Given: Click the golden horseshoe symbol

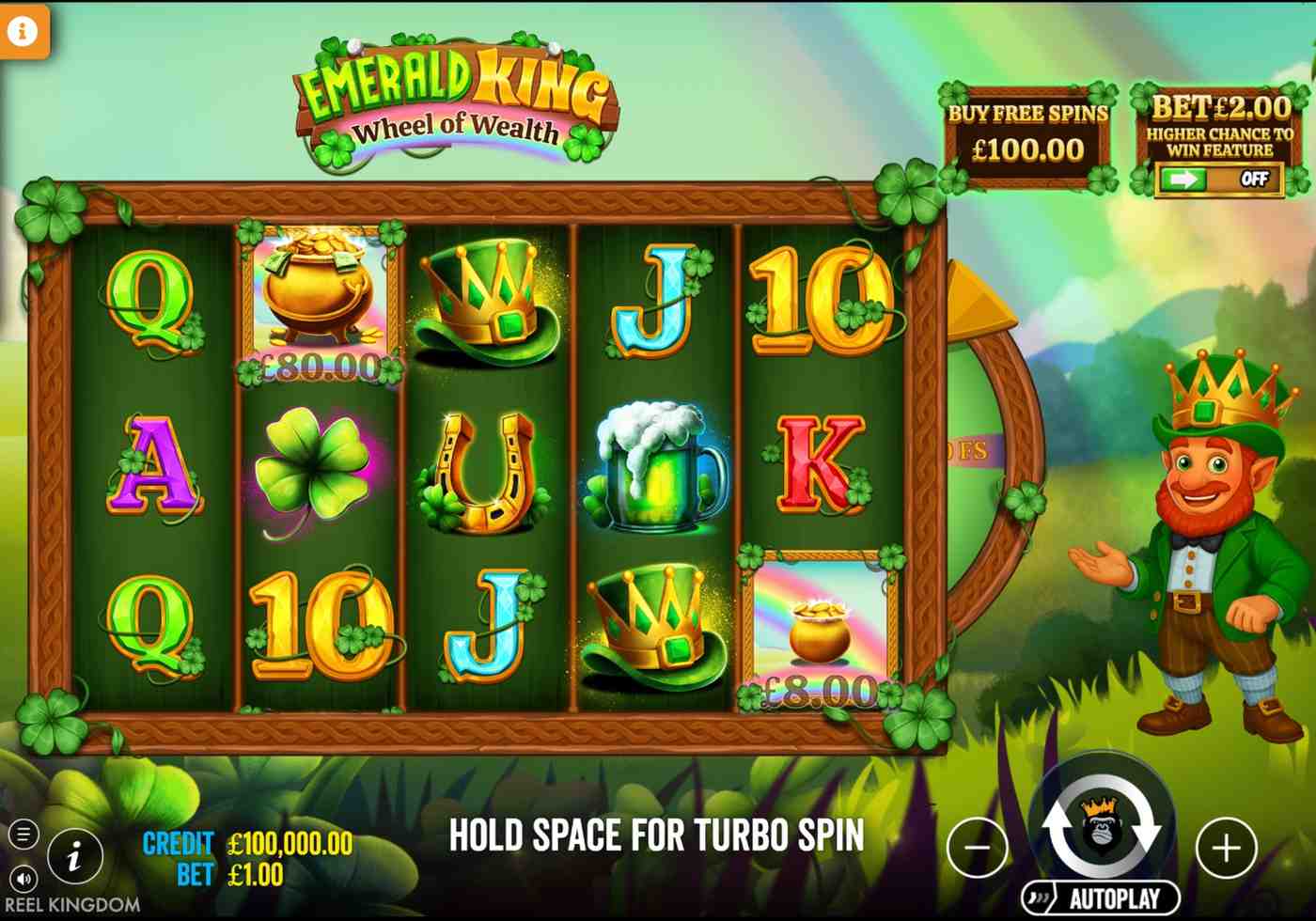Looking at the screenshot, I should click(x=486, y=475).
